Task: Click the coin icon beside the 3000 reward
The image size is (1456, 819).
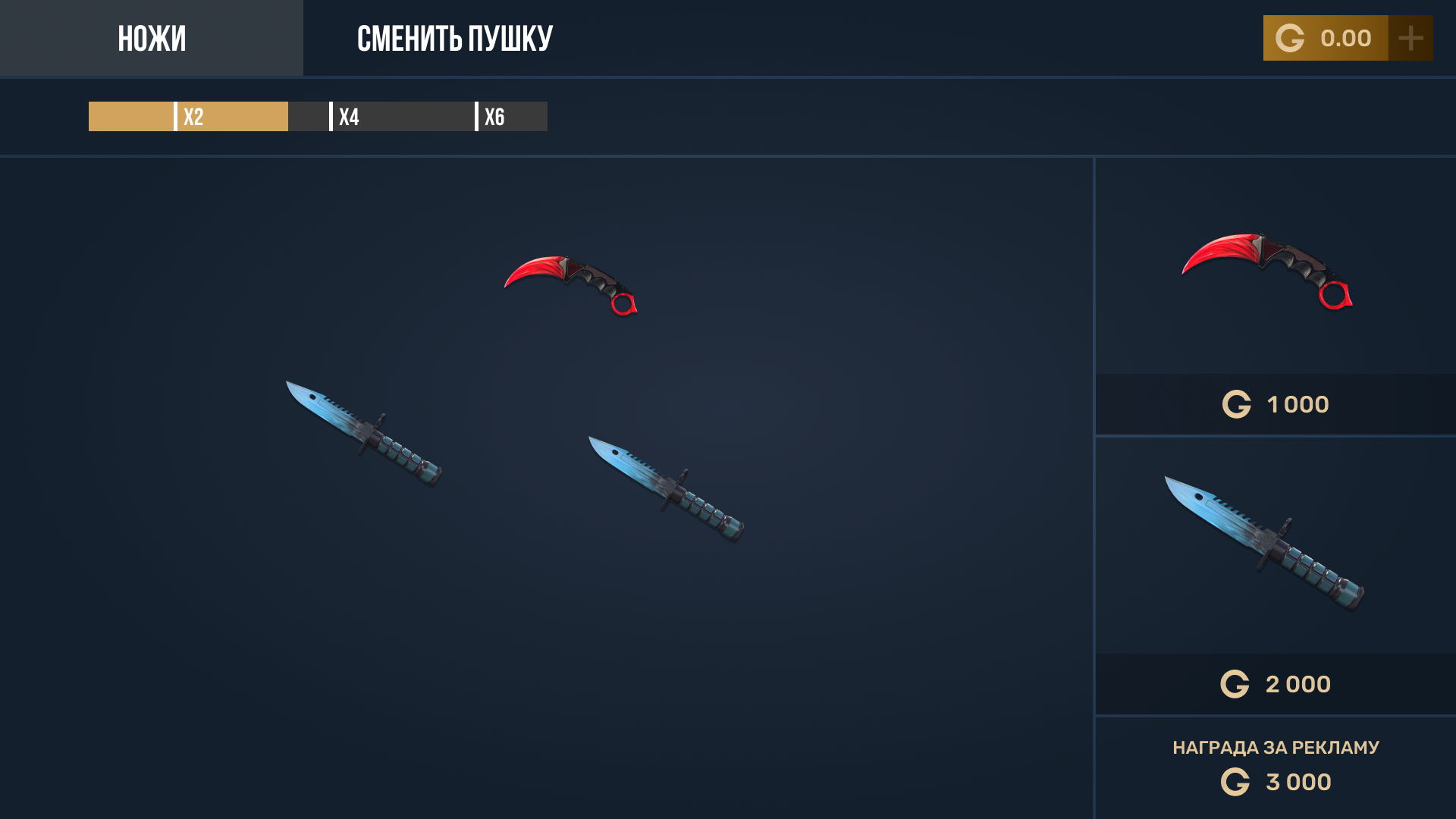Action: 1238,781
